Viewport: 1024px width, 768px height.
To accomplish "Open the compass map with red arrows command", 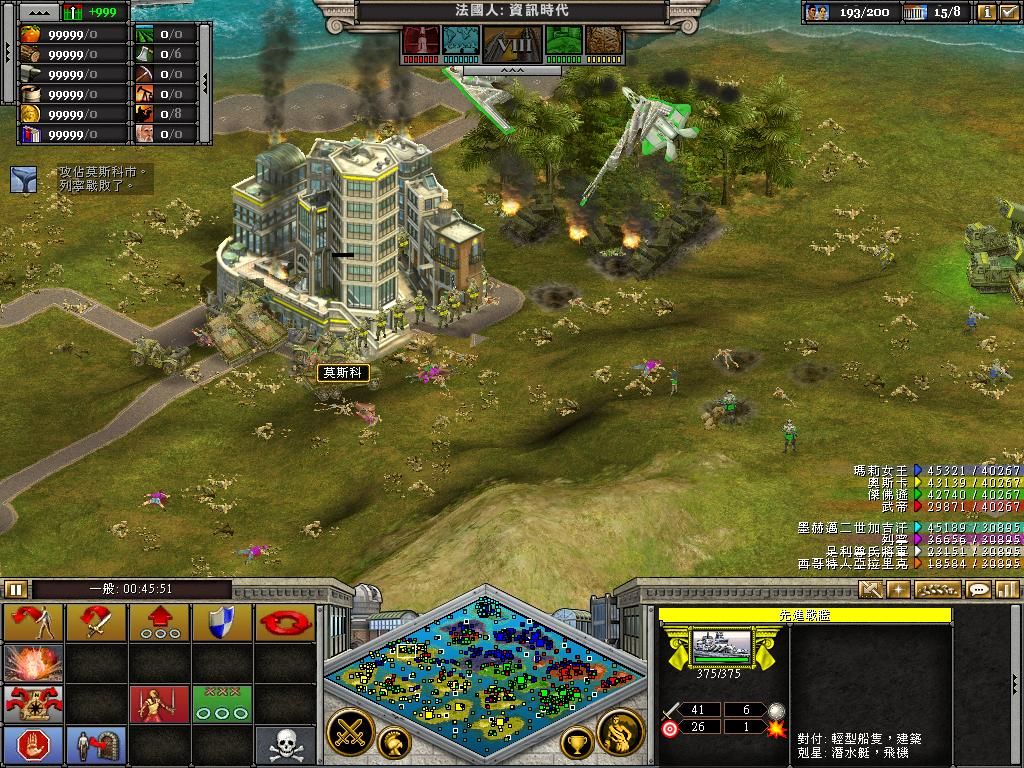I will coord(34,704).
